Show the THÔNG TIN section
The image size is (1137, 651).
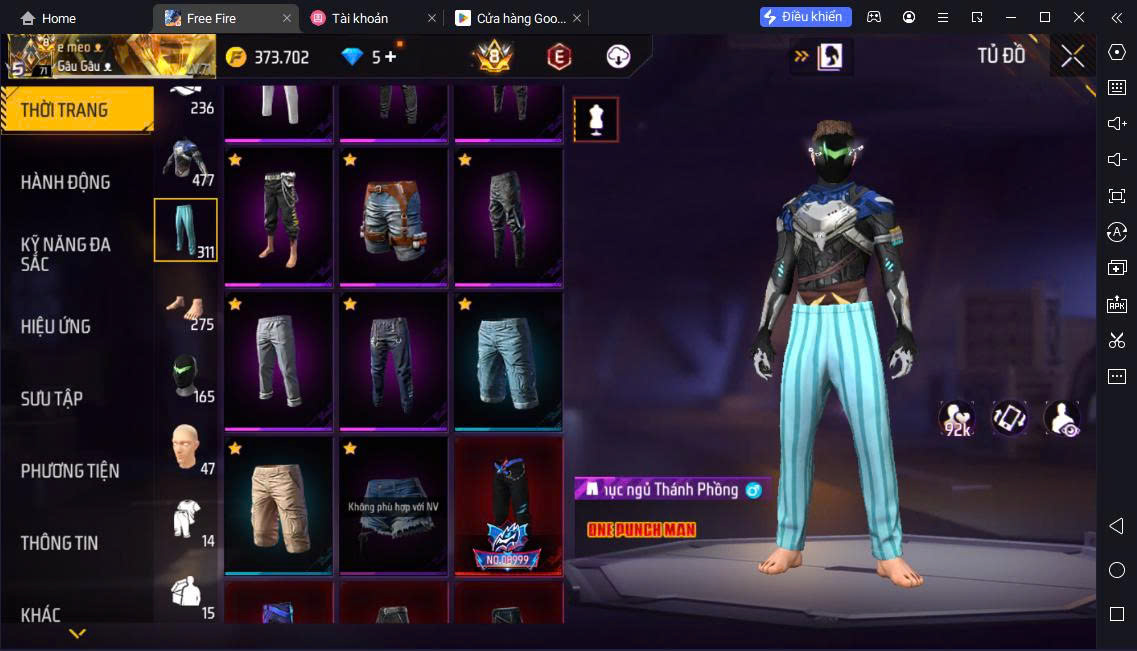[x=60, y=543]
